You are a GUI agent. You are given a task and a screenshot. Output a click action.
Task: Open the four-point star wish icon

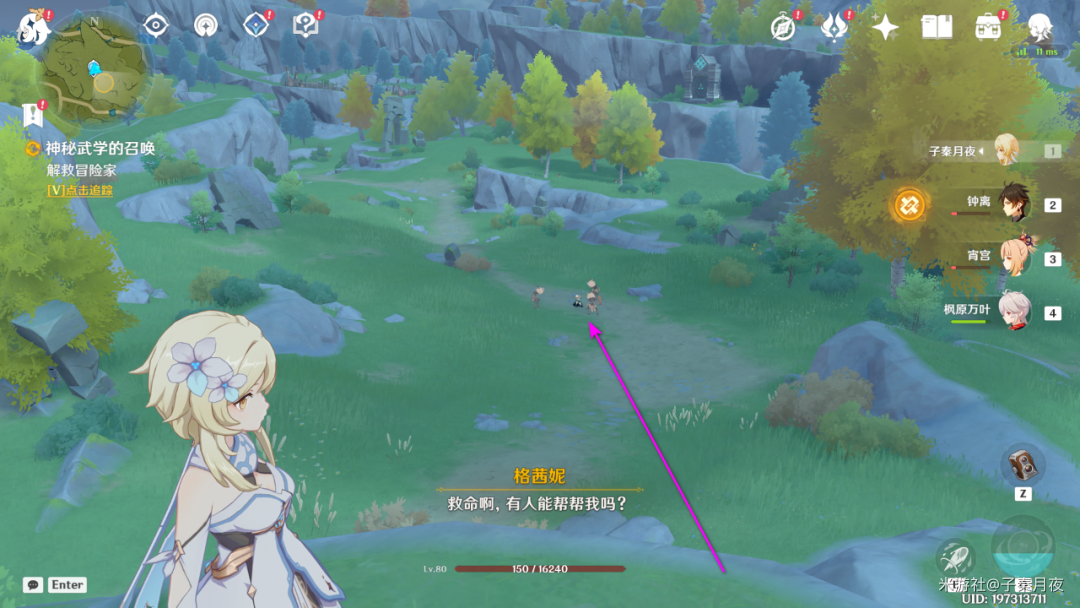point(885,27)
